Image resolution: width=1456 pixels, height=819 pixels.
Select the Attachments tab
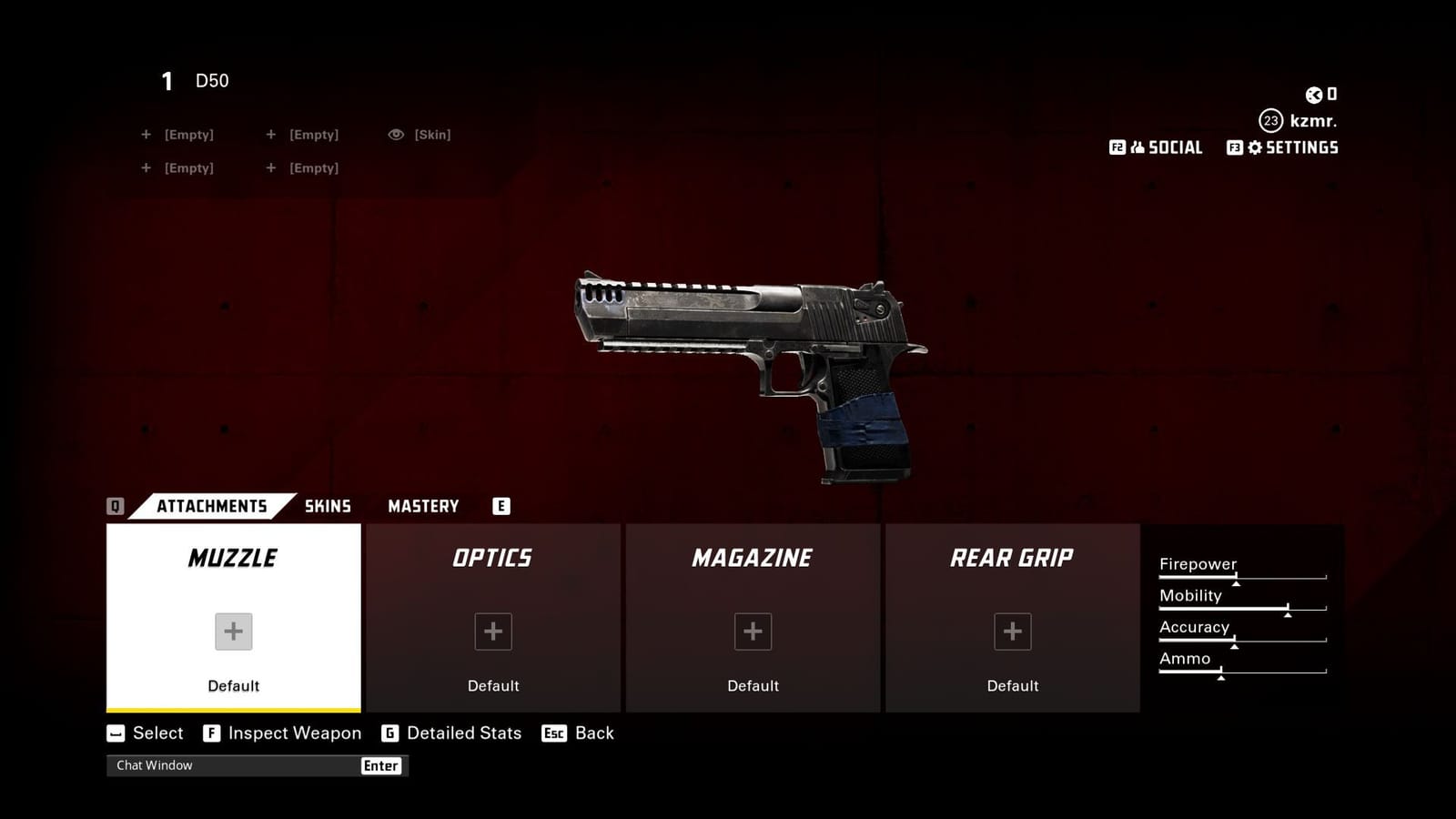click(211, 506)
